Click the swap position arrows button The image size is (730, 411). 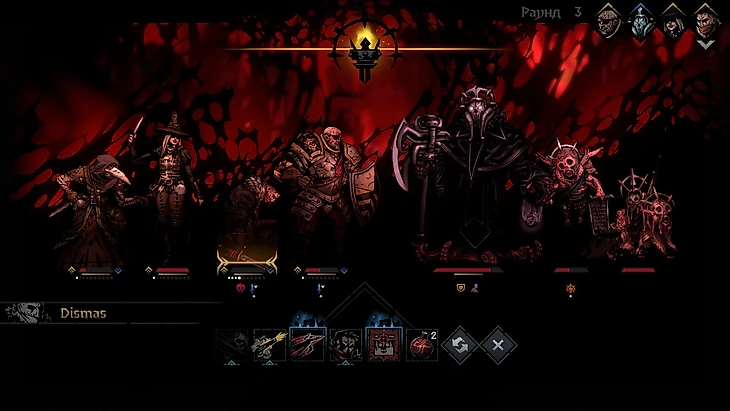(x=459, y=345)
